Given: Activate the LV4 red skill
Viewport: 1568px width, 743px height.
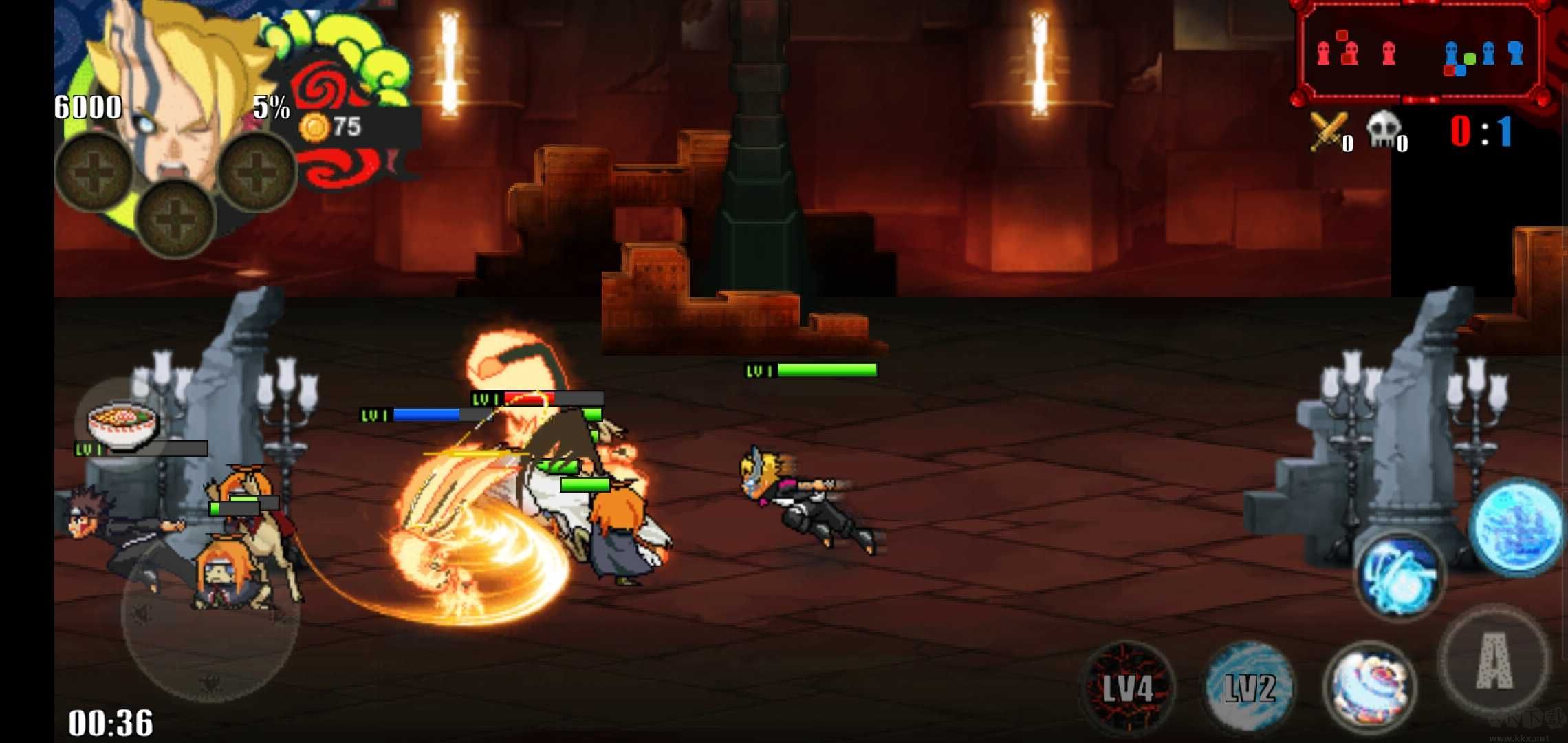Looking at the screenshot, I should 1126,688.
